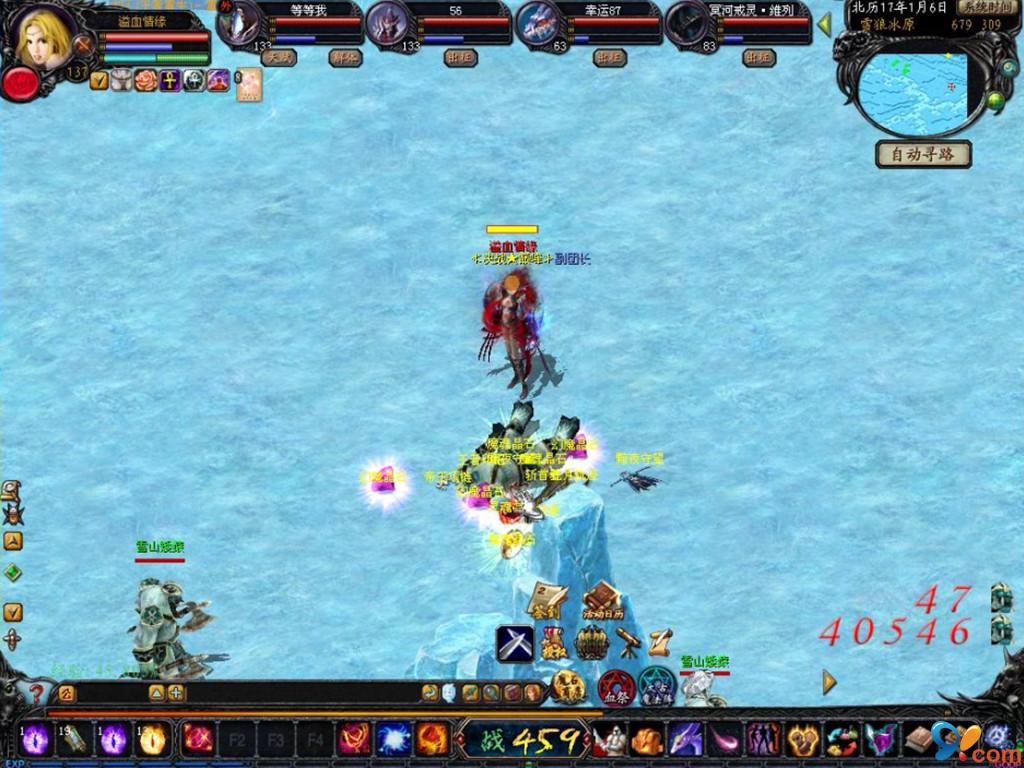Collapse party panel with the yellow arrow
1024x768 pixels.
(x=825, y=24)
